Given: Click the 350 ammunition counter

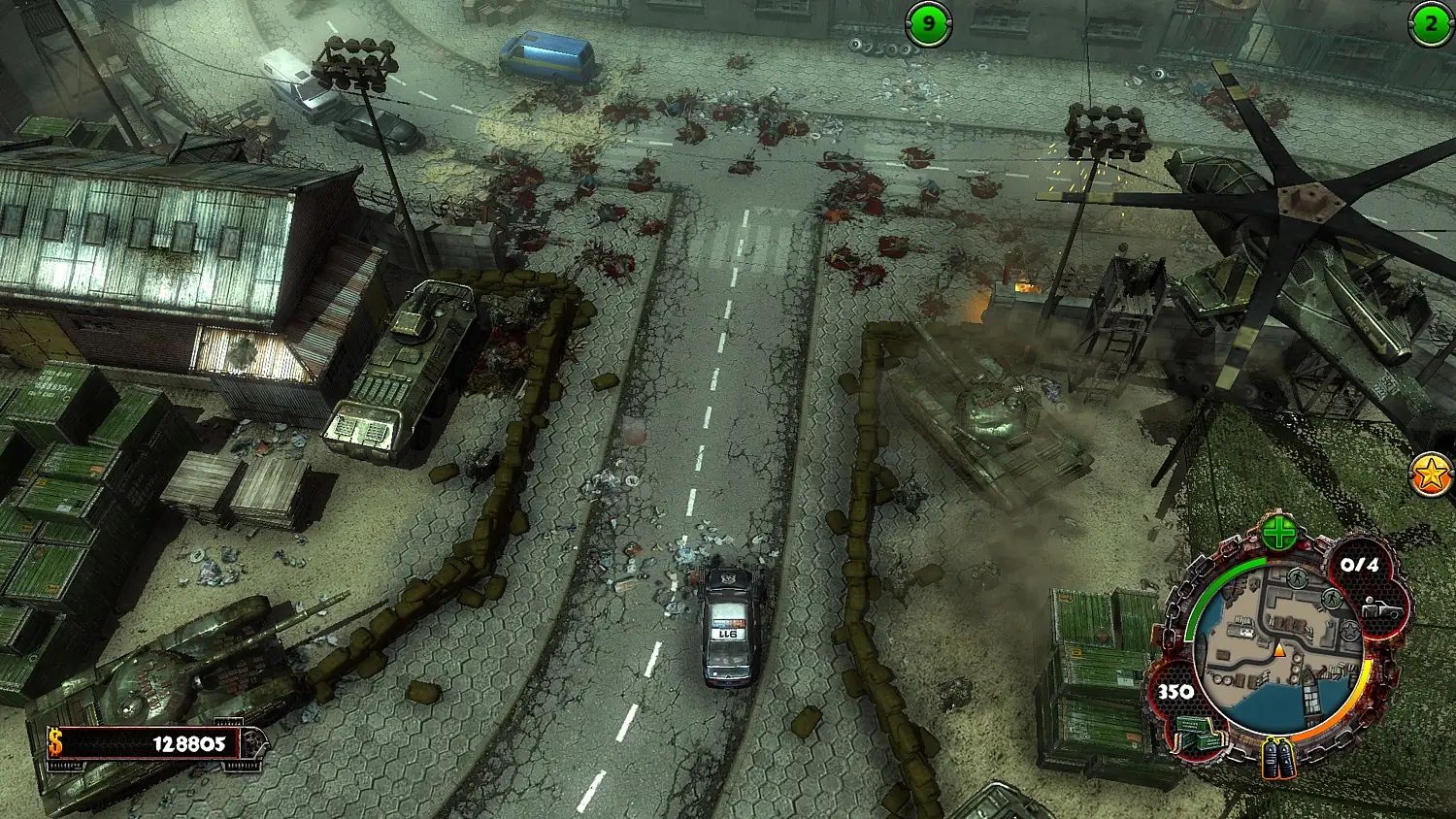Looking at the screenshot, I should pos(1175,691).
